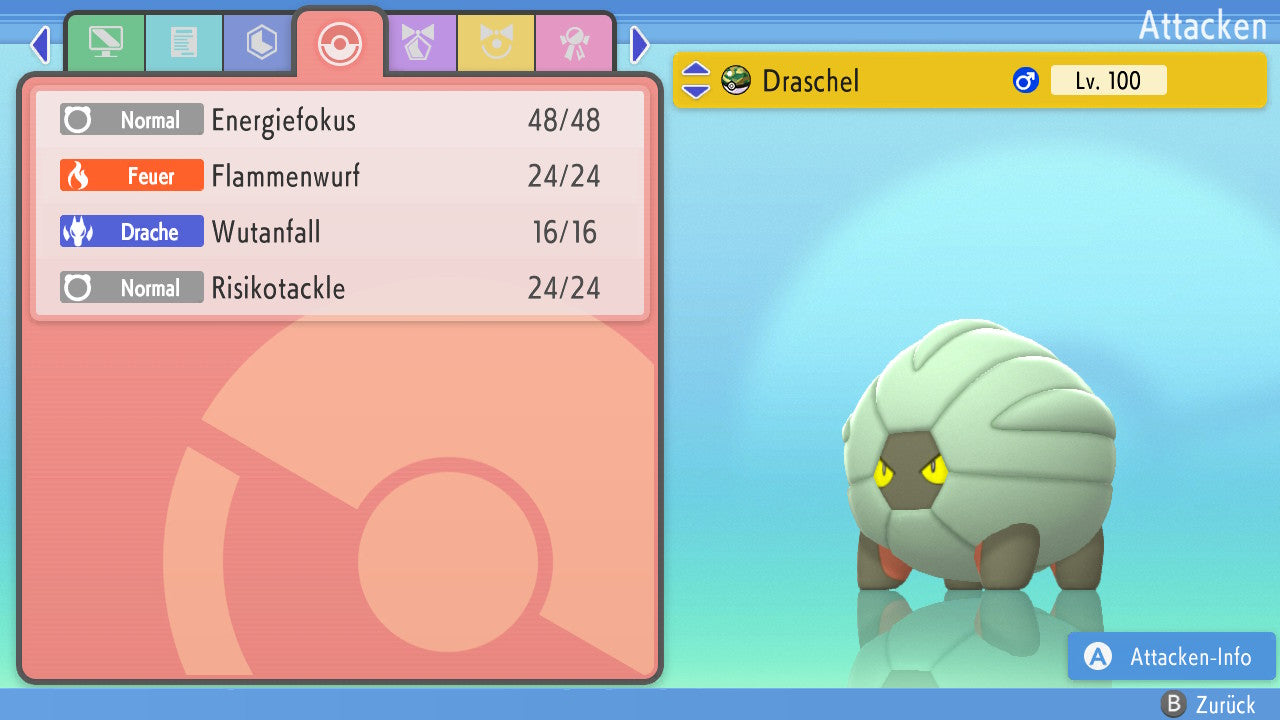Image resolution: width=1280 pixels, height=720 pixels.
Task: Switch to the green monitor summary tab
Action: coord(105,43)
